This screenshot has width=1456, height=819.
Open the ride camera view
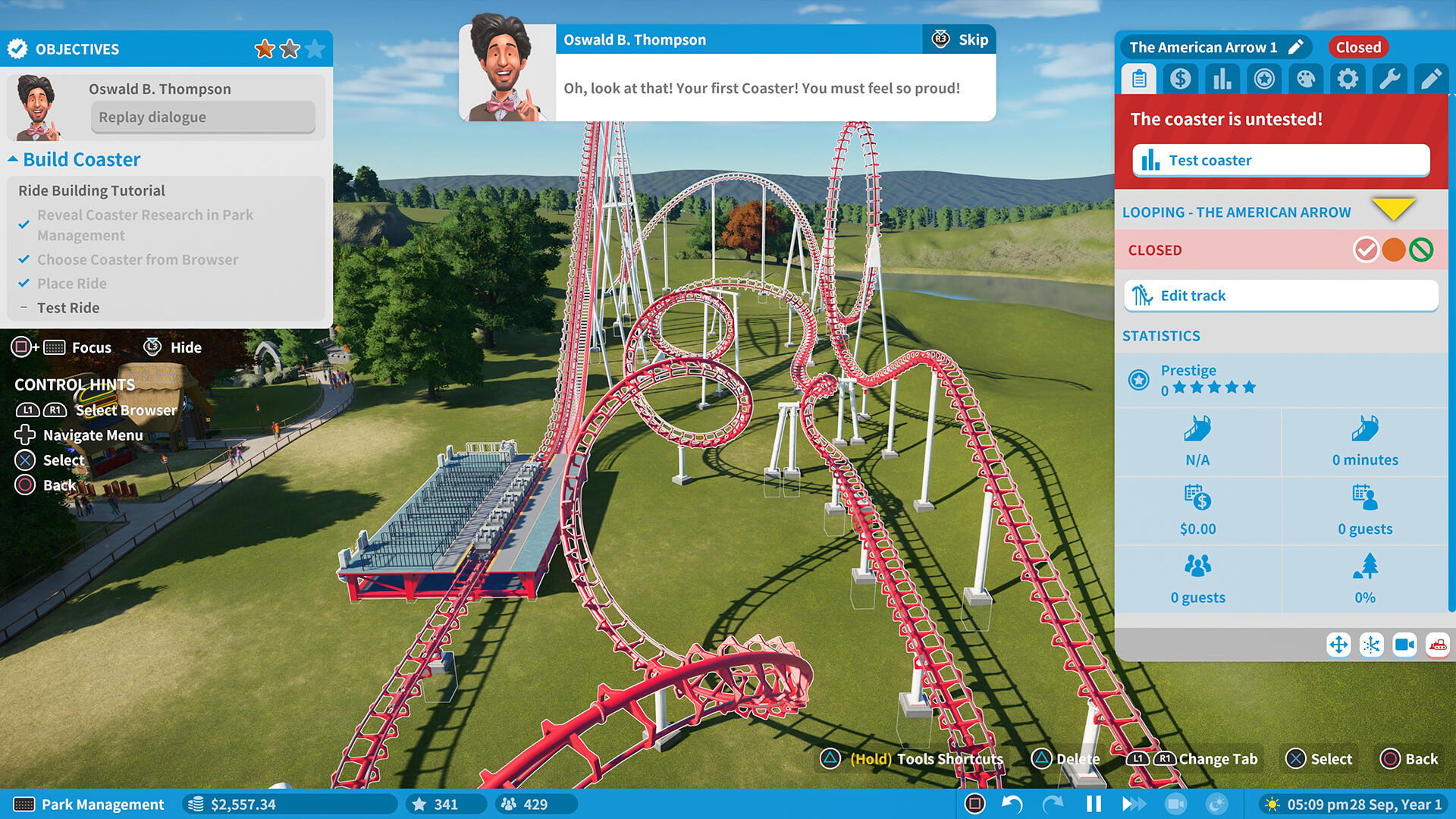1404,645
